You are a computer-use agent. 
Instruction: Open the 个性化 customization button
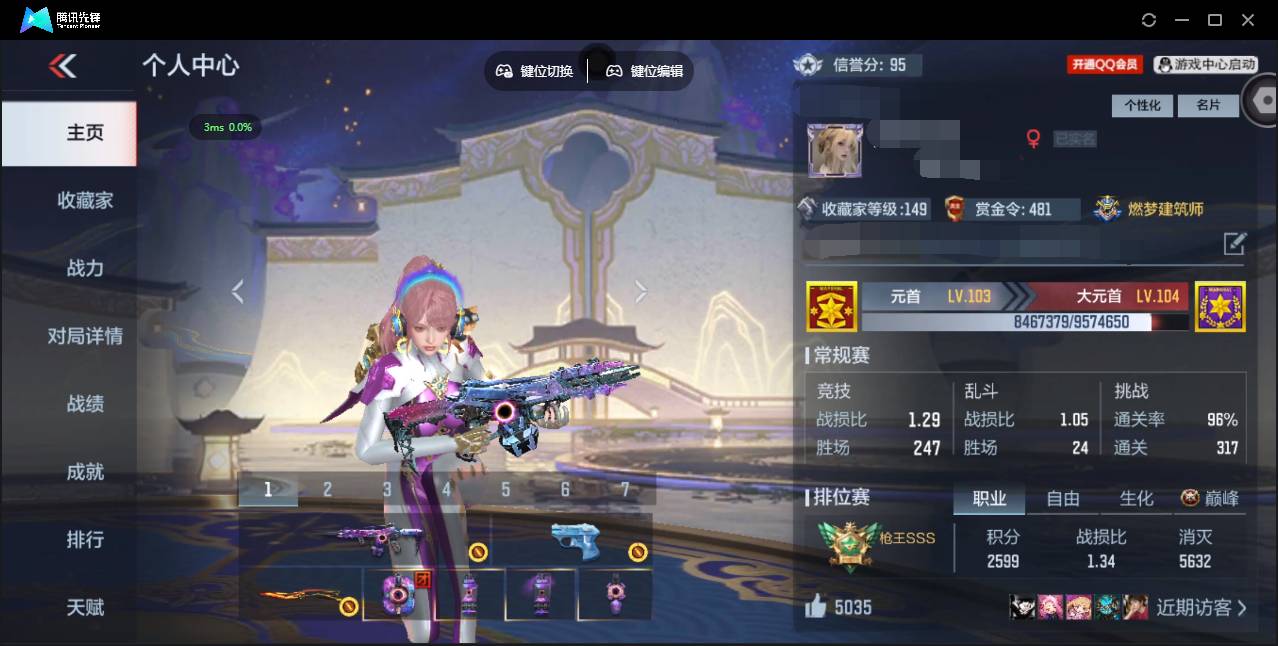[1142, 105]
